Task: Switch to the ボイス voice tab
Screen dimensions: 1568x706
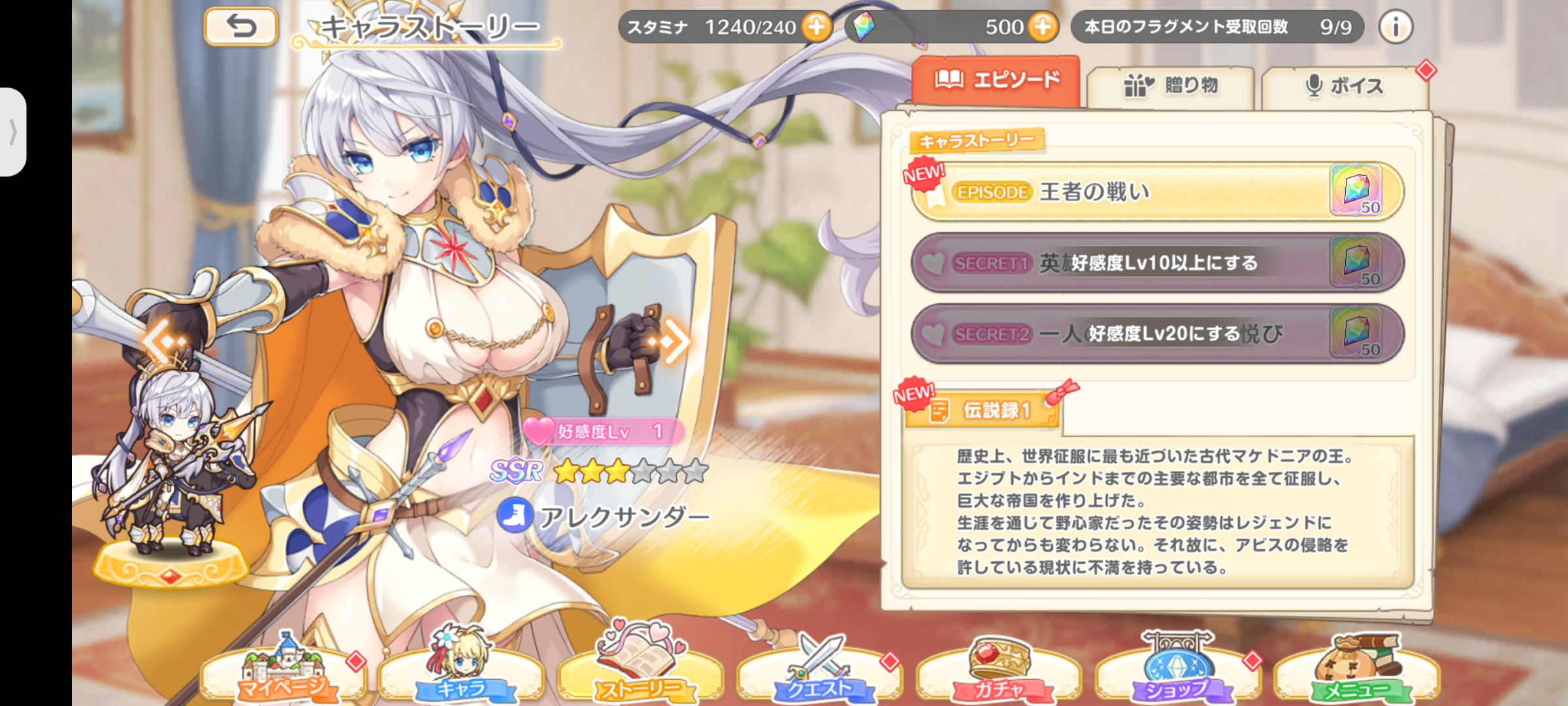Action: pyautogui.click(x=1345, y=86)
